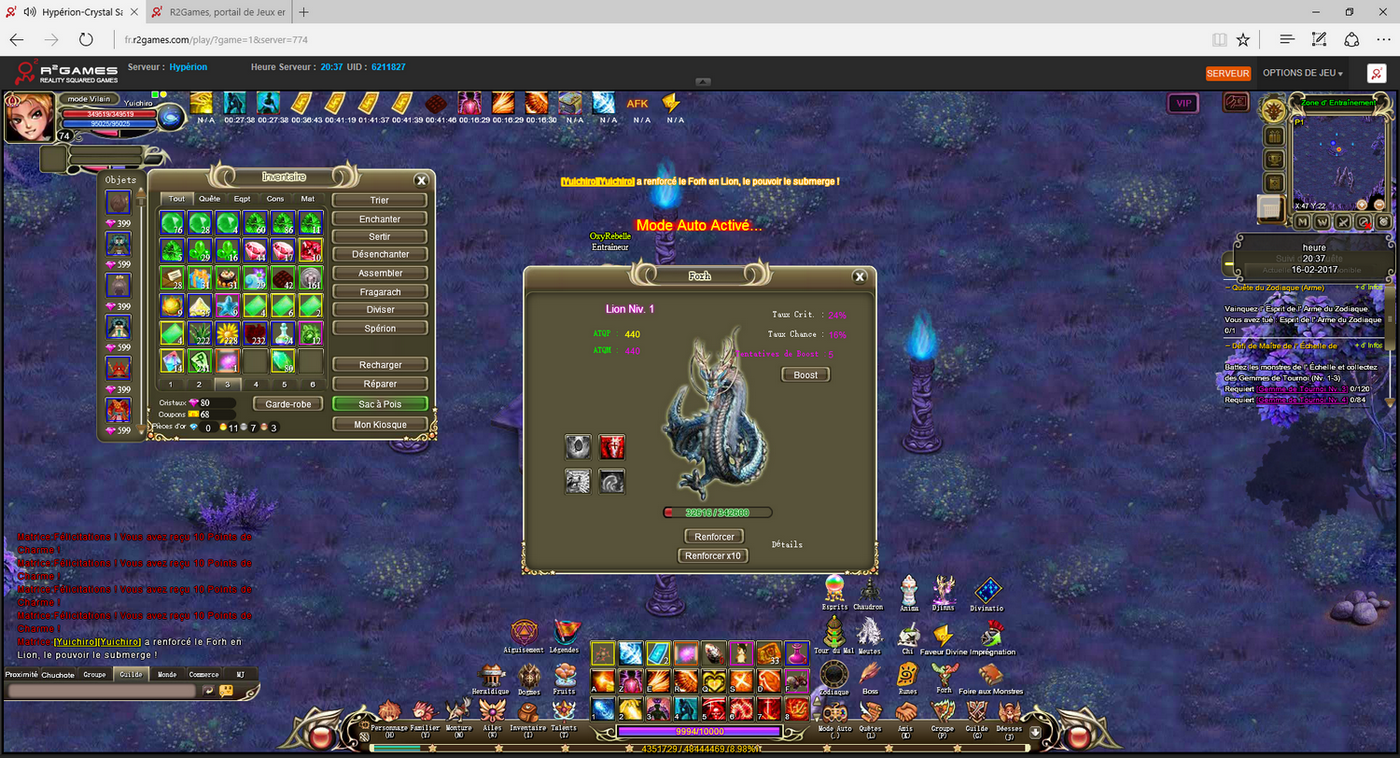Screen dimensions: 1400x758
Task: Go to inventory page 4
Action: coord(256,384)
